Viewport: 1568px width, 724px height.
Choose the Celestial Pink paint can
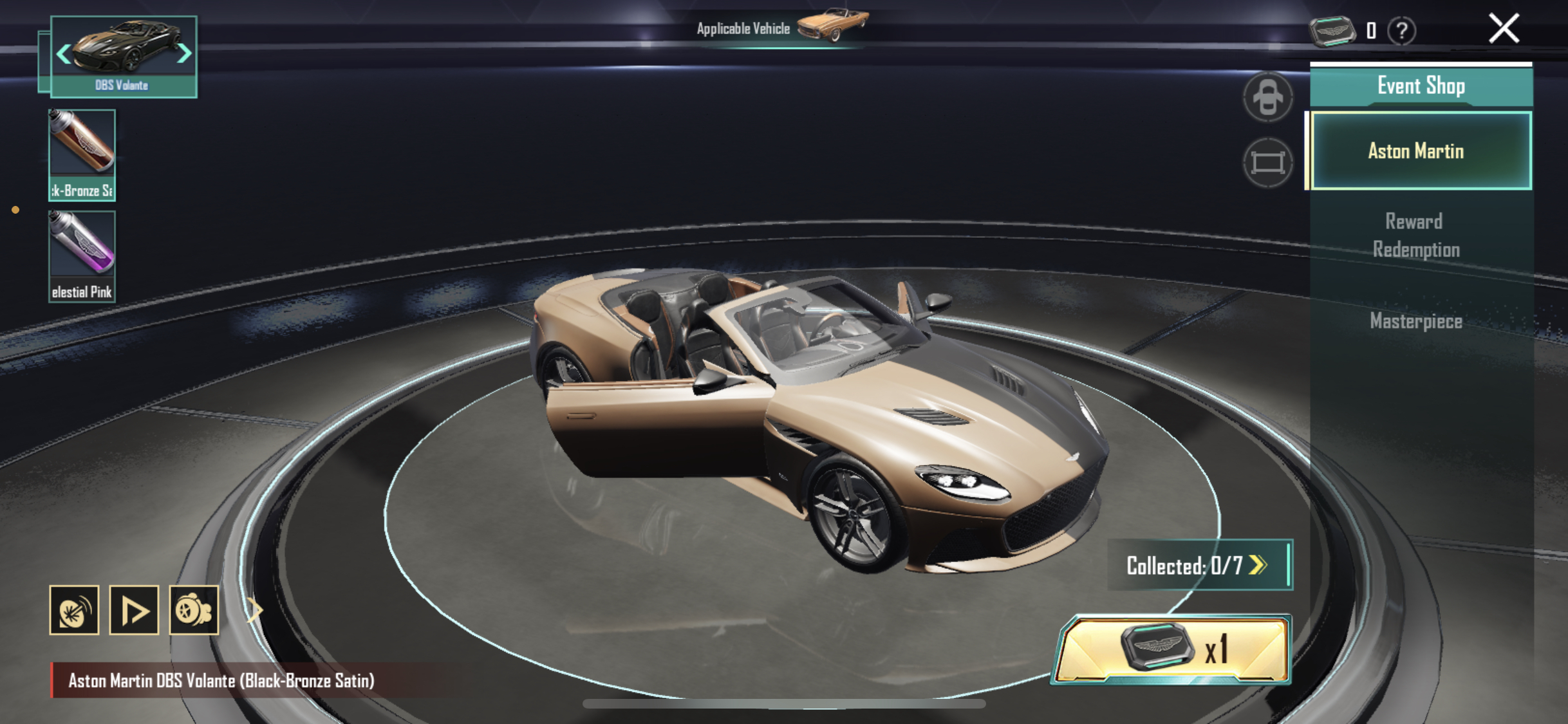(82, 255)
